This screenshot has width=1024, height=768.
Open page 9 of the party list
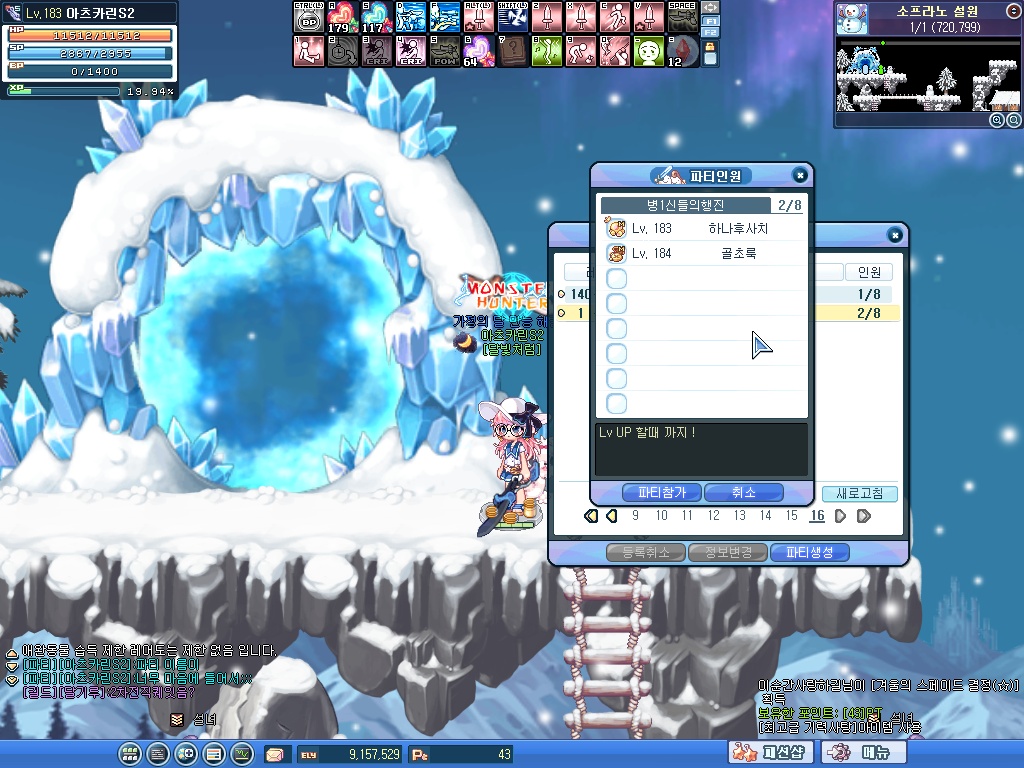[635, 516]
